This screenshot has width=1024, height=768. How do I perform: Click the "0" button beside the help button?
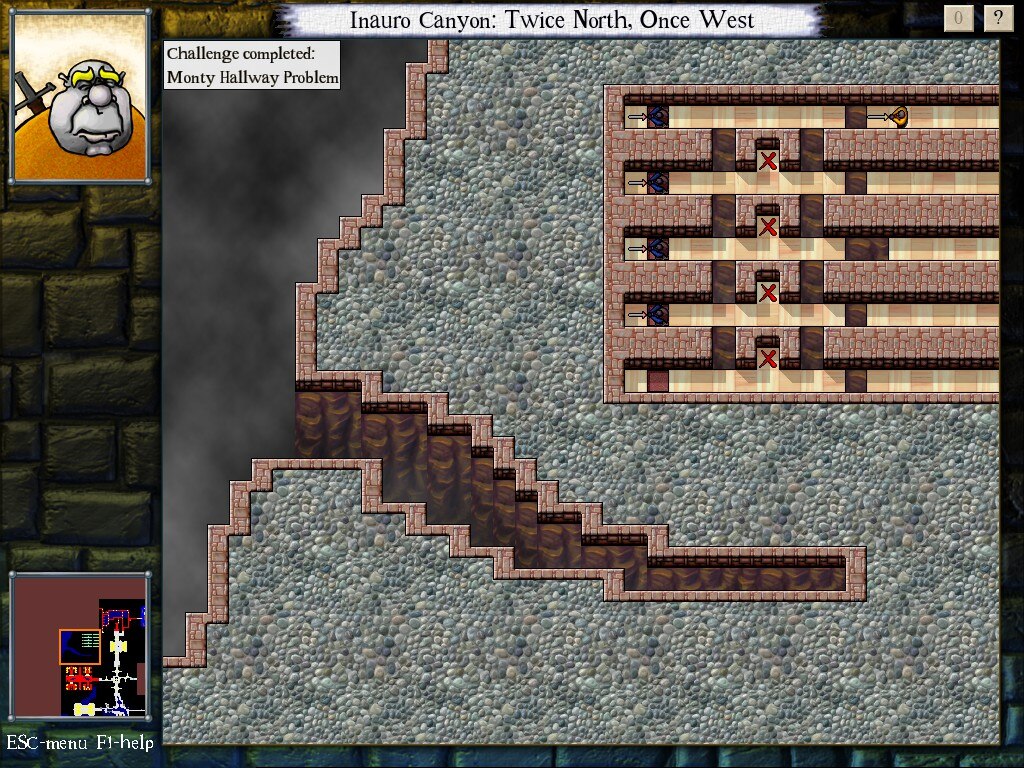coord(958,17)
